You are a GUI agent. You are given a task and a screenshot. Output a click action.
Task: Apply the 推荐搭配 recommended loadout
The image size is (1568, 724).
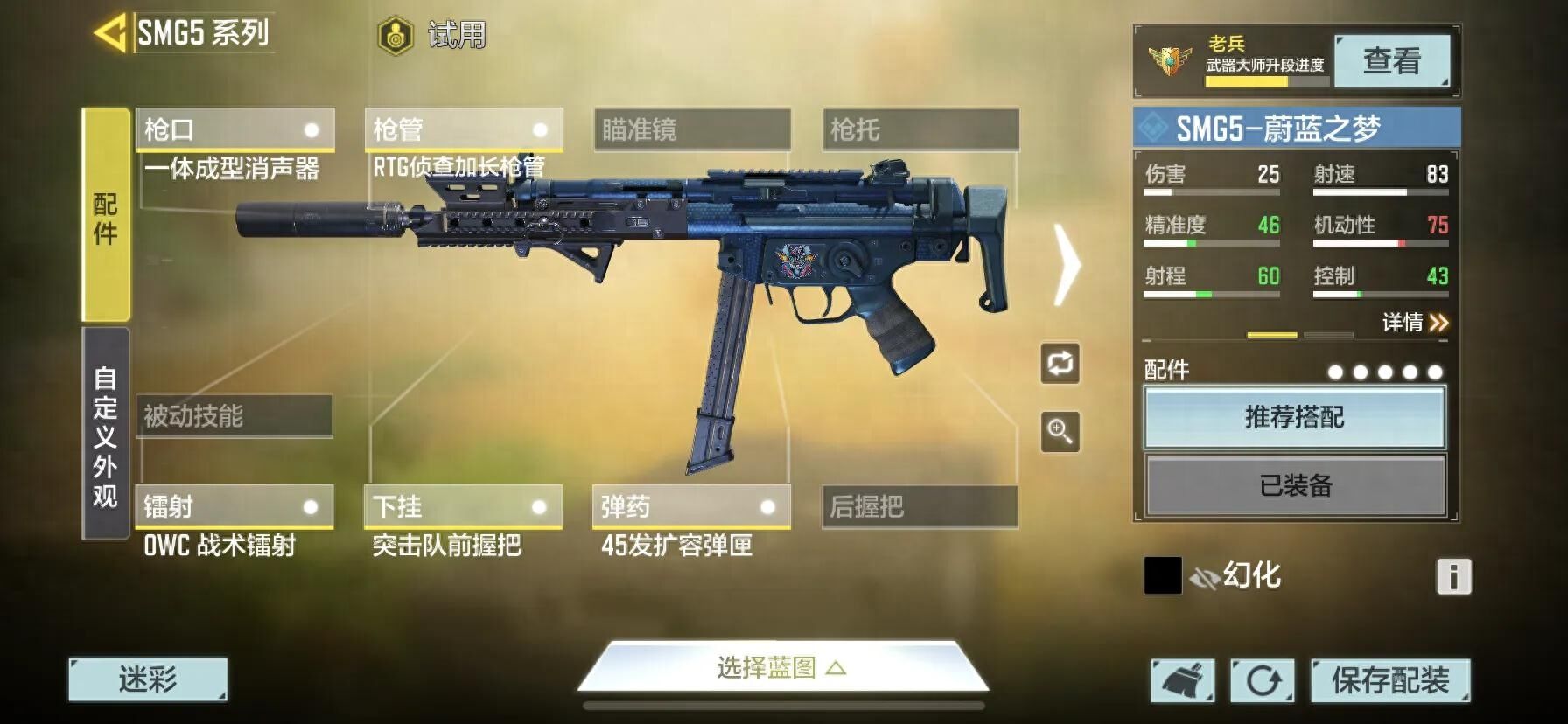tap(1294, 417)
